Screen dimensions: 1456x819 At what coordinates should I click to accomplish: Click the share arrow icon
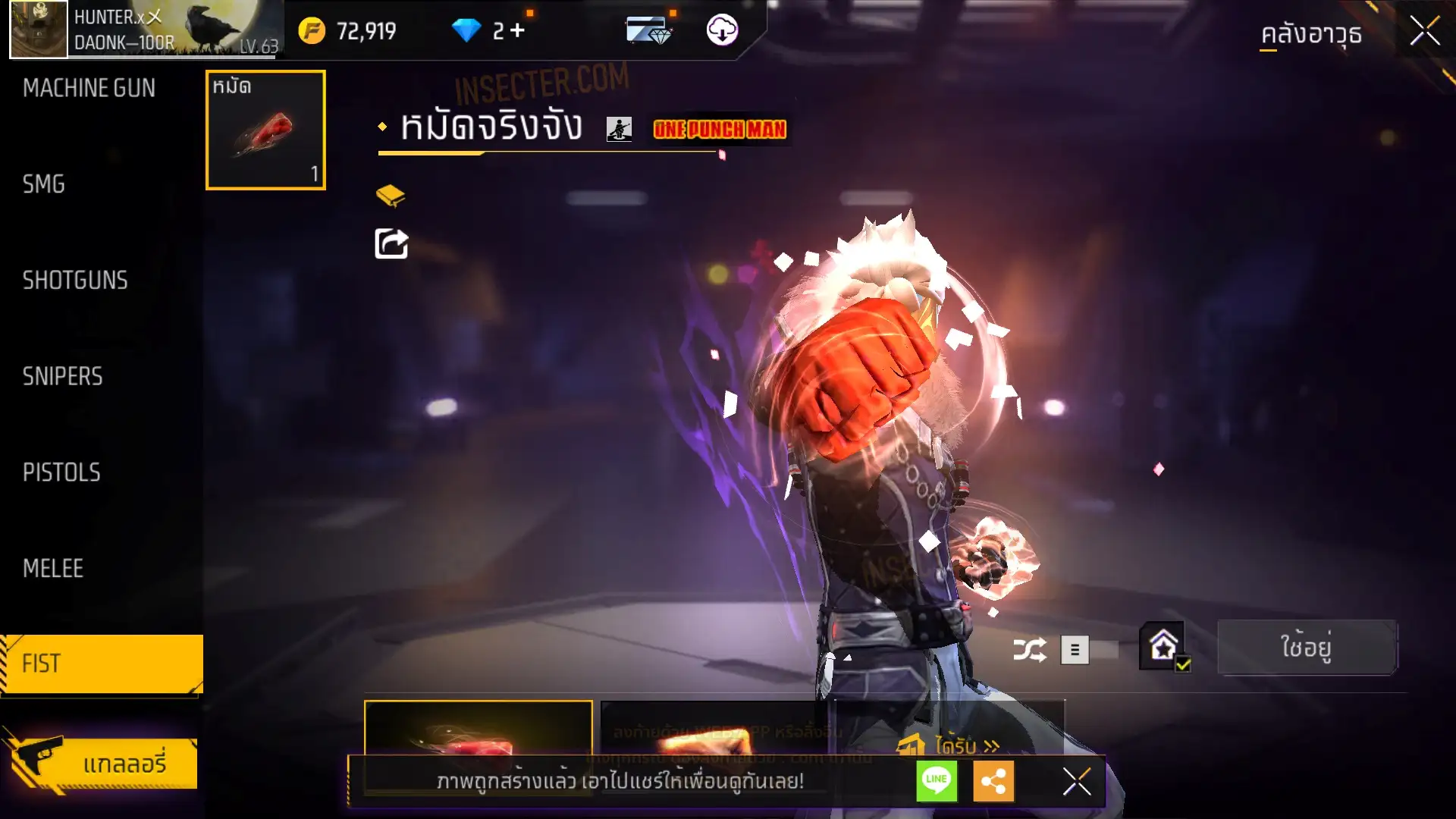click(x=391, y=244)
